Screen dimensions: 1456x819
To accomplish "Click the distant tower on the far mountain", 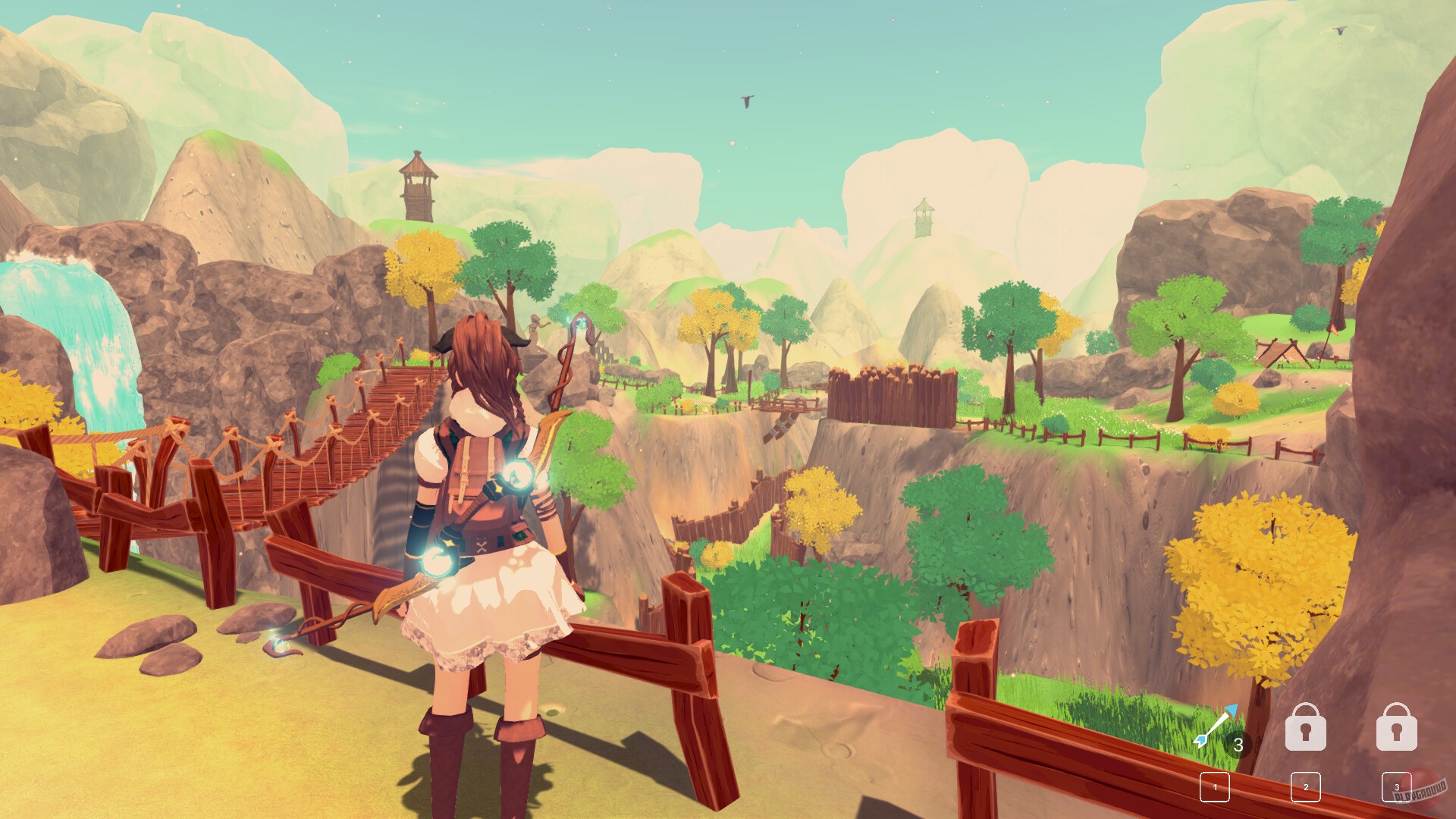I will click(922, 216).
